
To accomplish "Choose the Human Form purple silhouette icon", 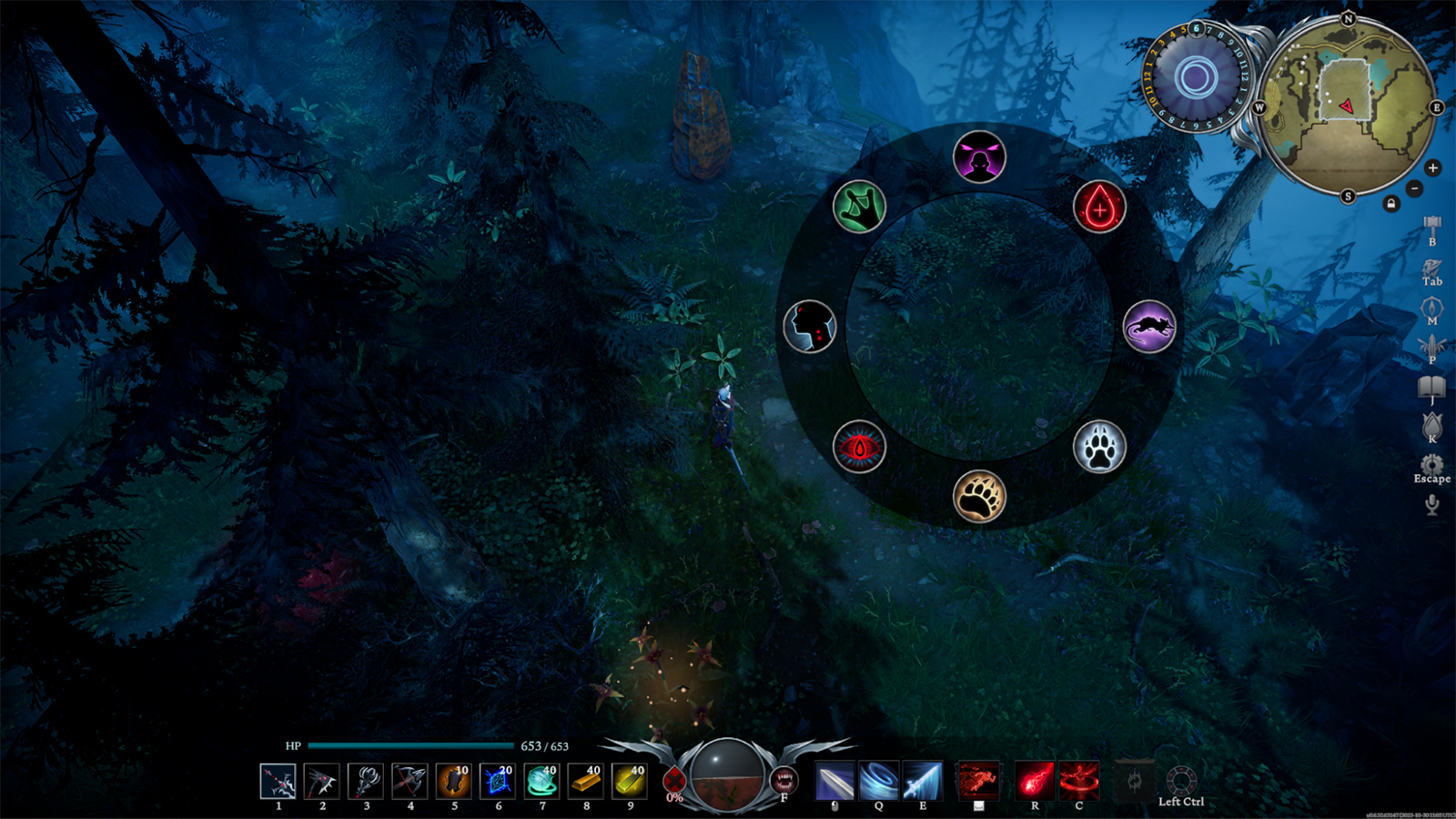I will pyautogui.click(x=979, y=157).
